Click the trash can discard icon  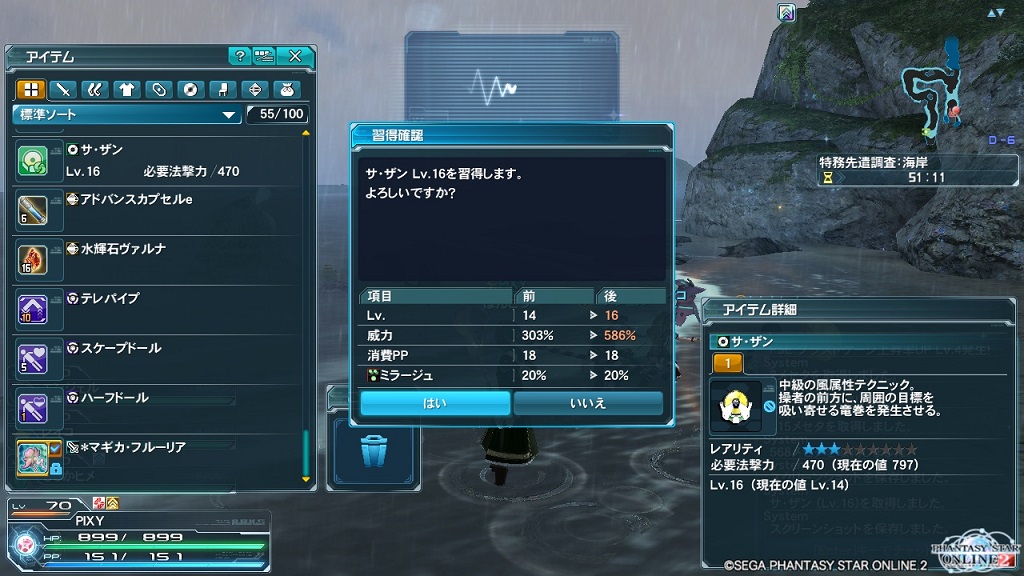(372, 452)
